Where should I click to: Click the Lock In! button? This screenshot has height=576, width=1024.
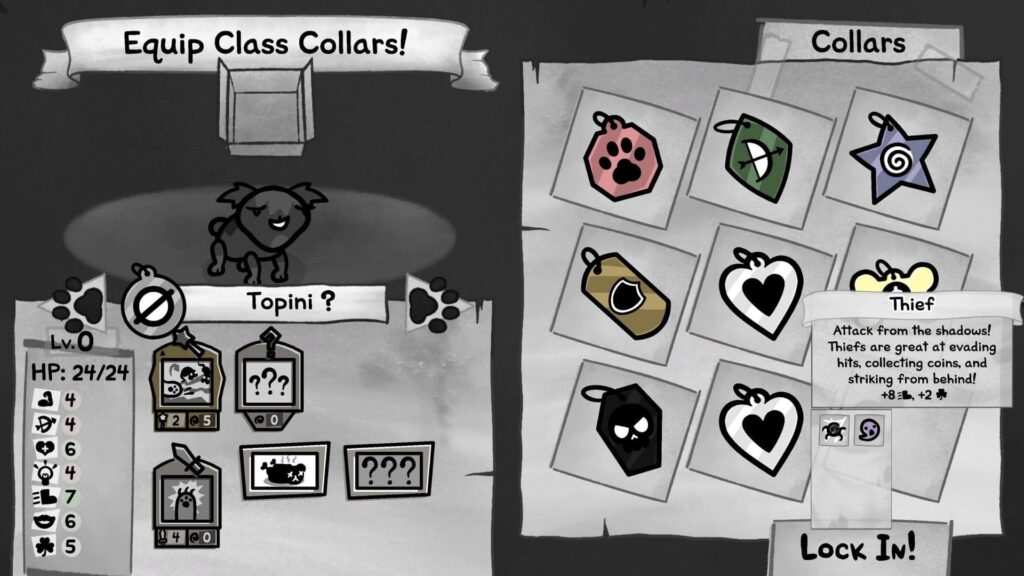pos(857,548)
